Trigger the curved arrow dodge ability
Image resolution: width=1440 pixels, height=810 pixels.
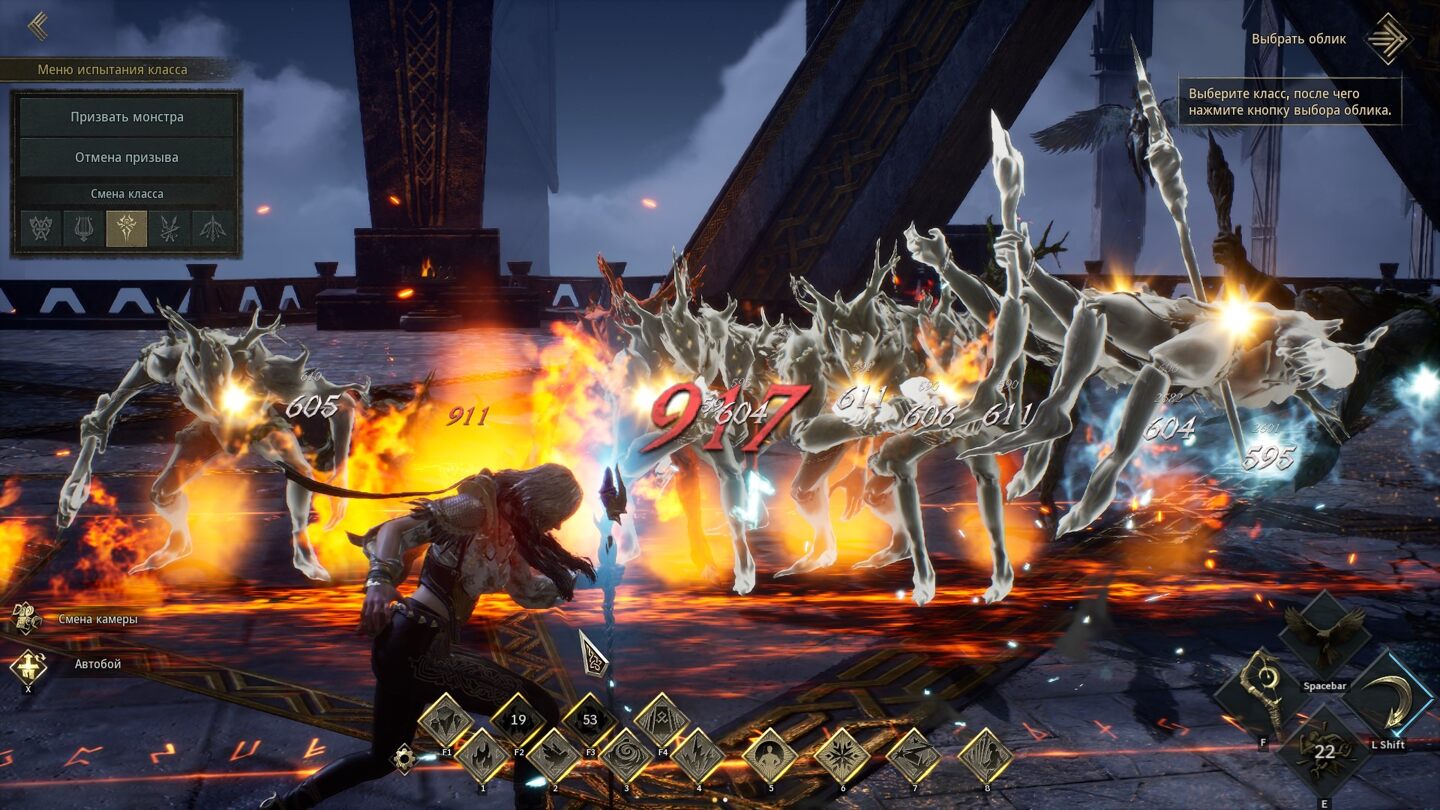pos(1390,696)
